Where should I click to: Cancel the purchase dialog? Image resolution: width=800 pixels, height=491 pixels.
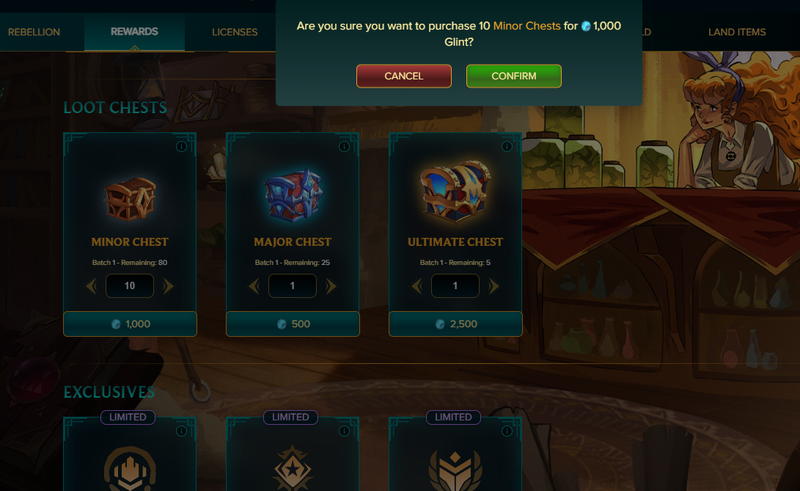pyautogui.click(x=403, y=76)
